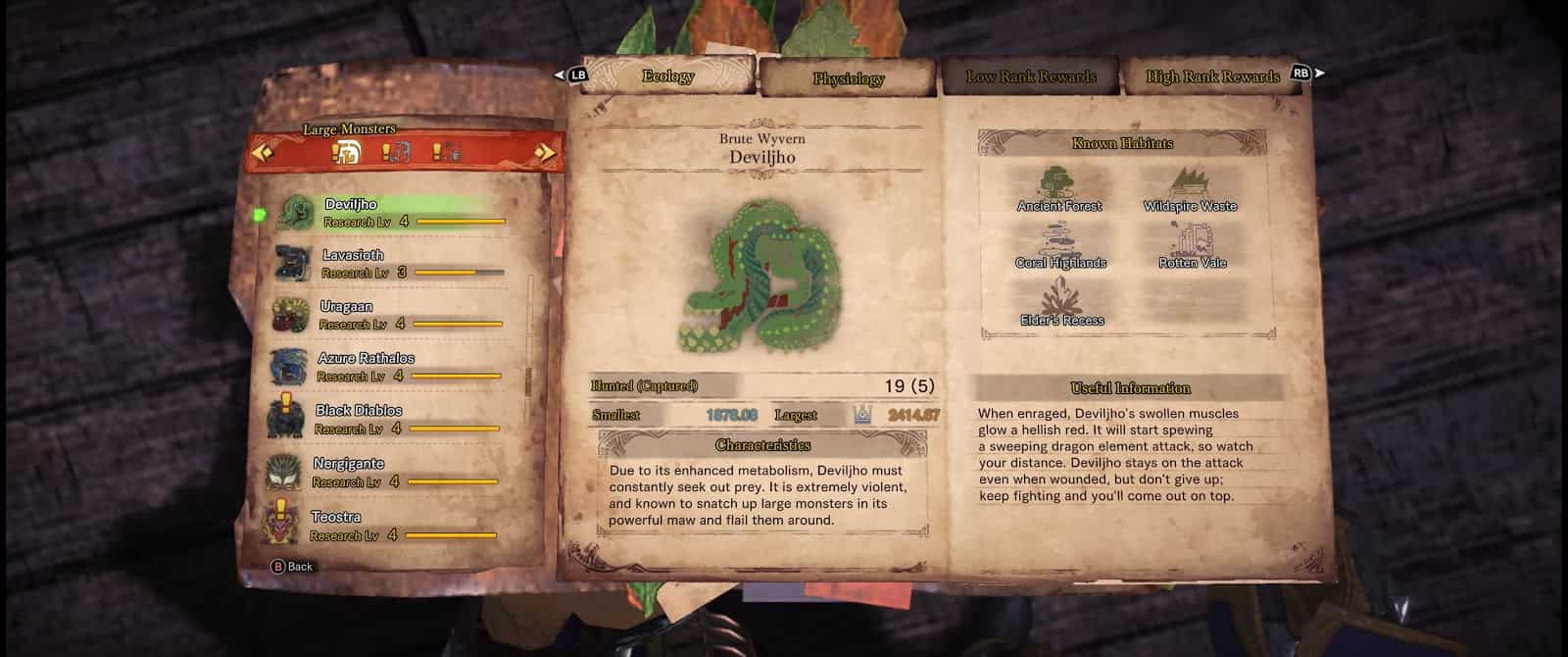
Task: Switch to the Ecology tab
Action: 667,76
